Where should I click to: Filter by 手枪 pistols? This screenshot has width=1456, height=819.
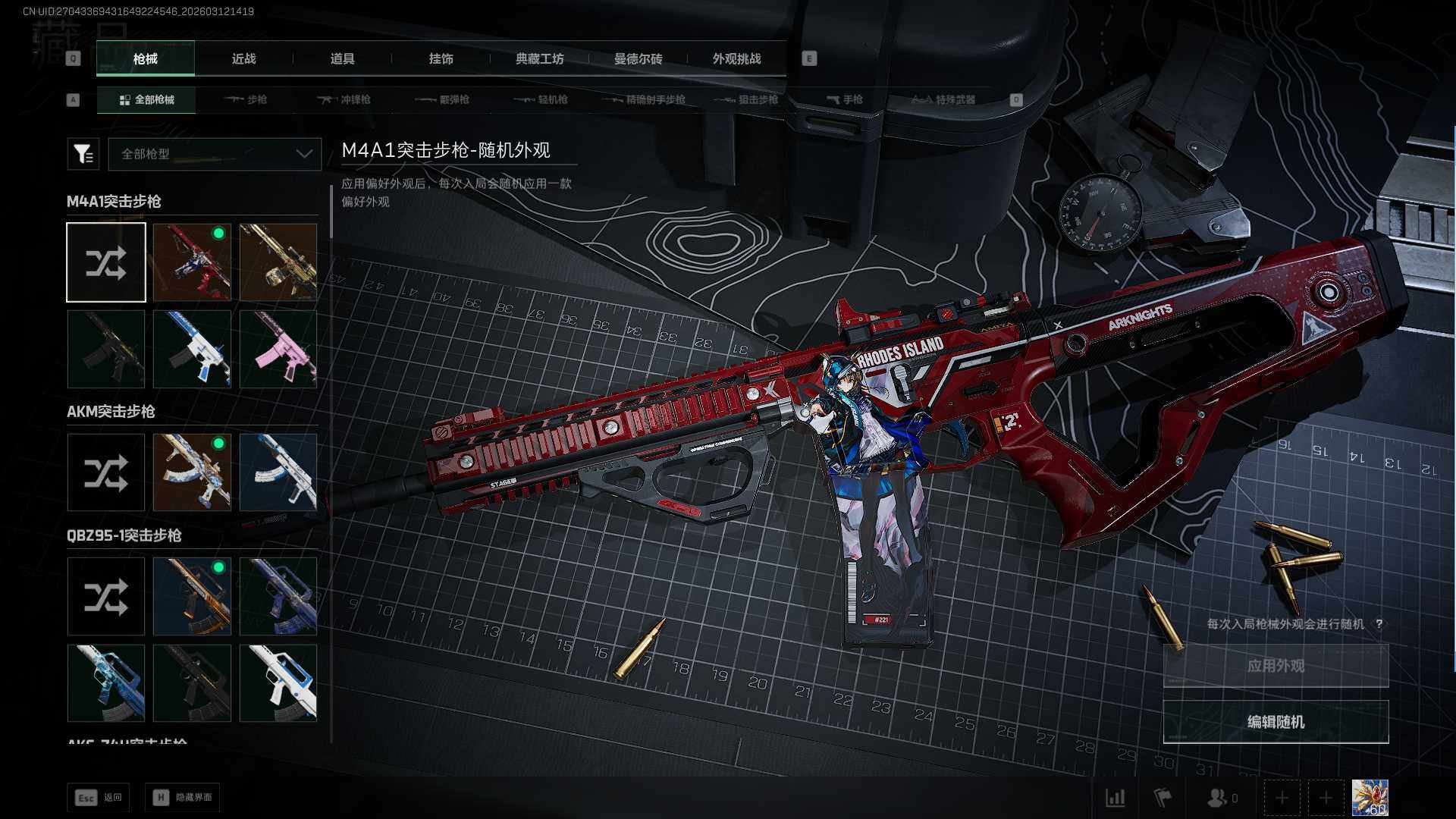844,99
